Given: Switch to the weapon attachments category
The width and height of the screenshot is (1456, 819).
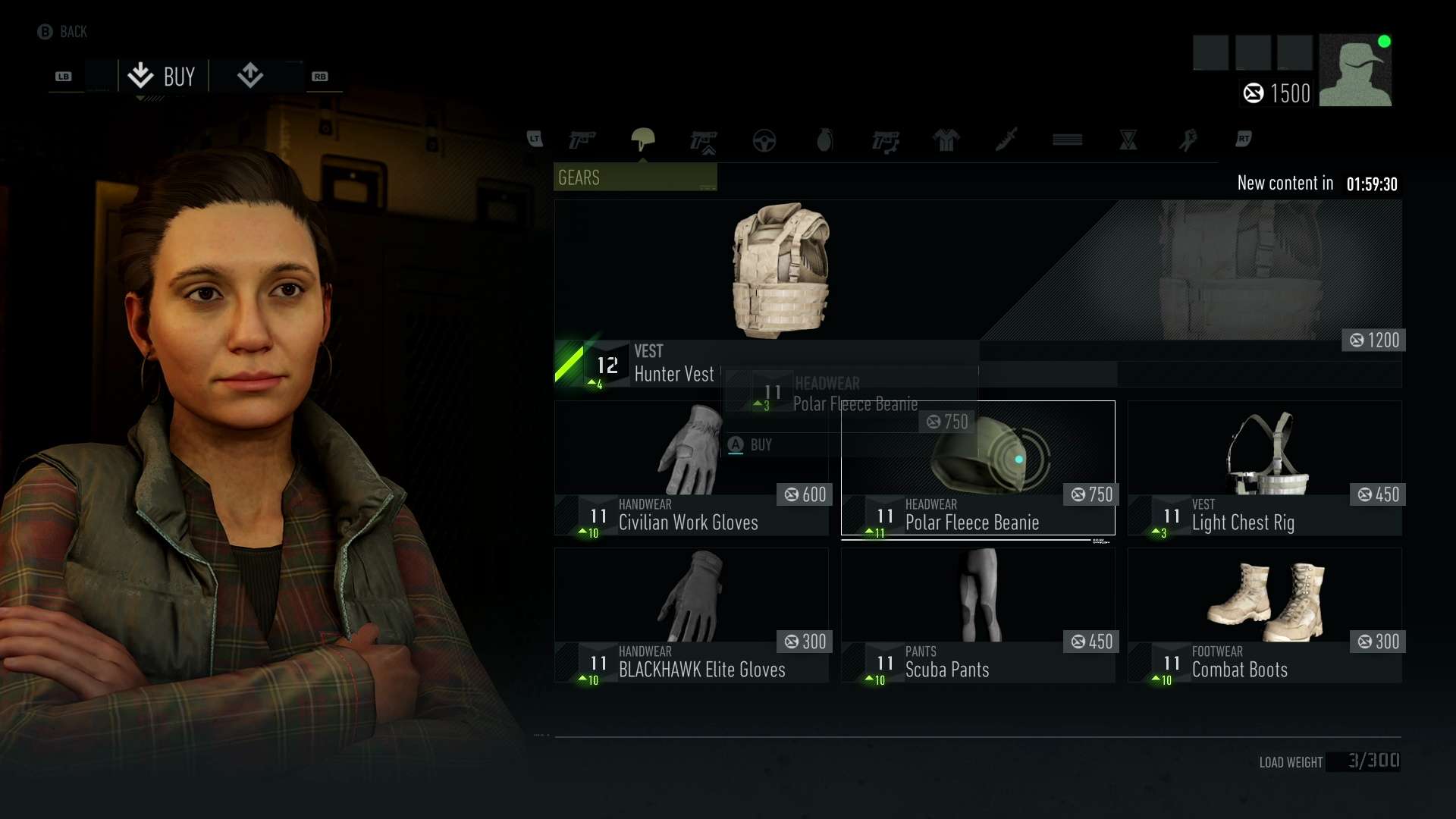Looking at the screenshot, I should [x=886, y=141].
